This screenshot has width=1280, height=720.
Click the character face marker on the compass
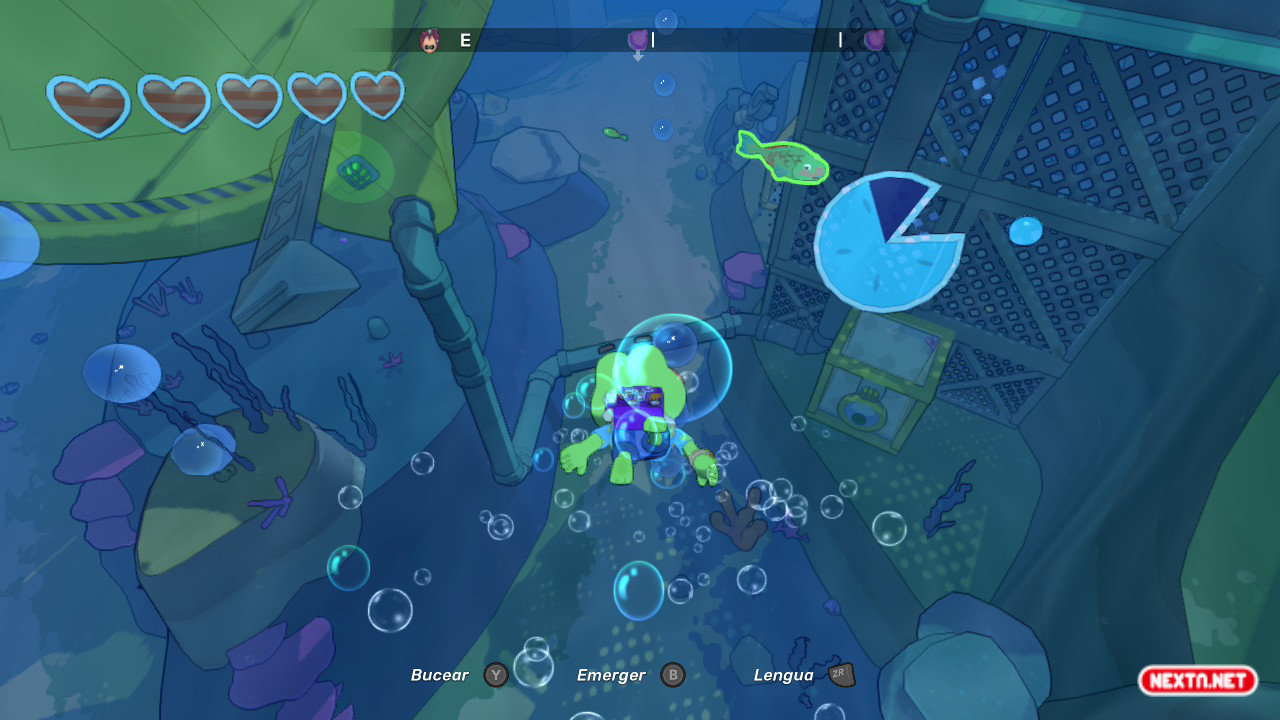429,41
